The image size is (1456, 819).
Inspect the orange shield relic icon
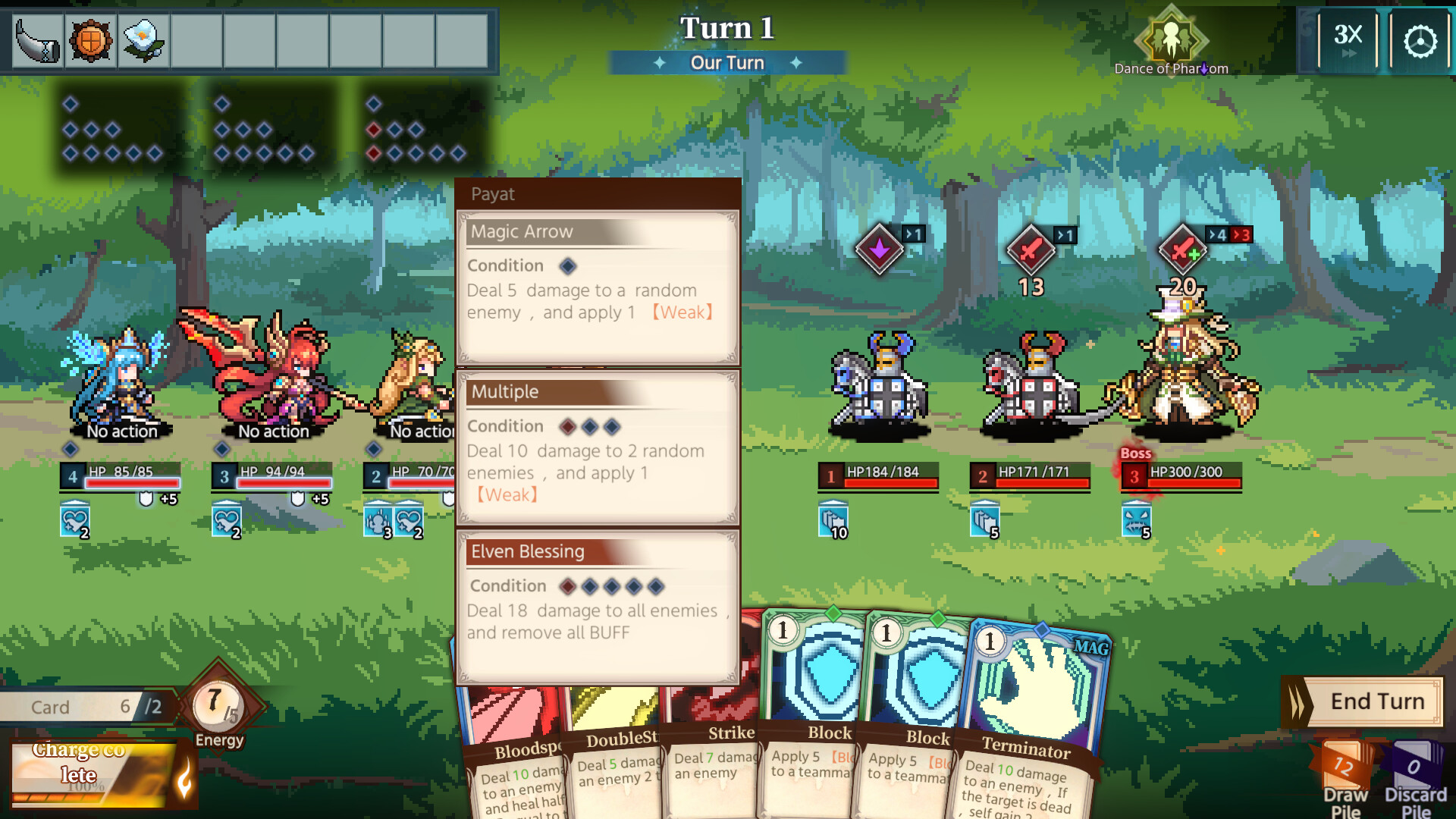(x=90, y=42)
